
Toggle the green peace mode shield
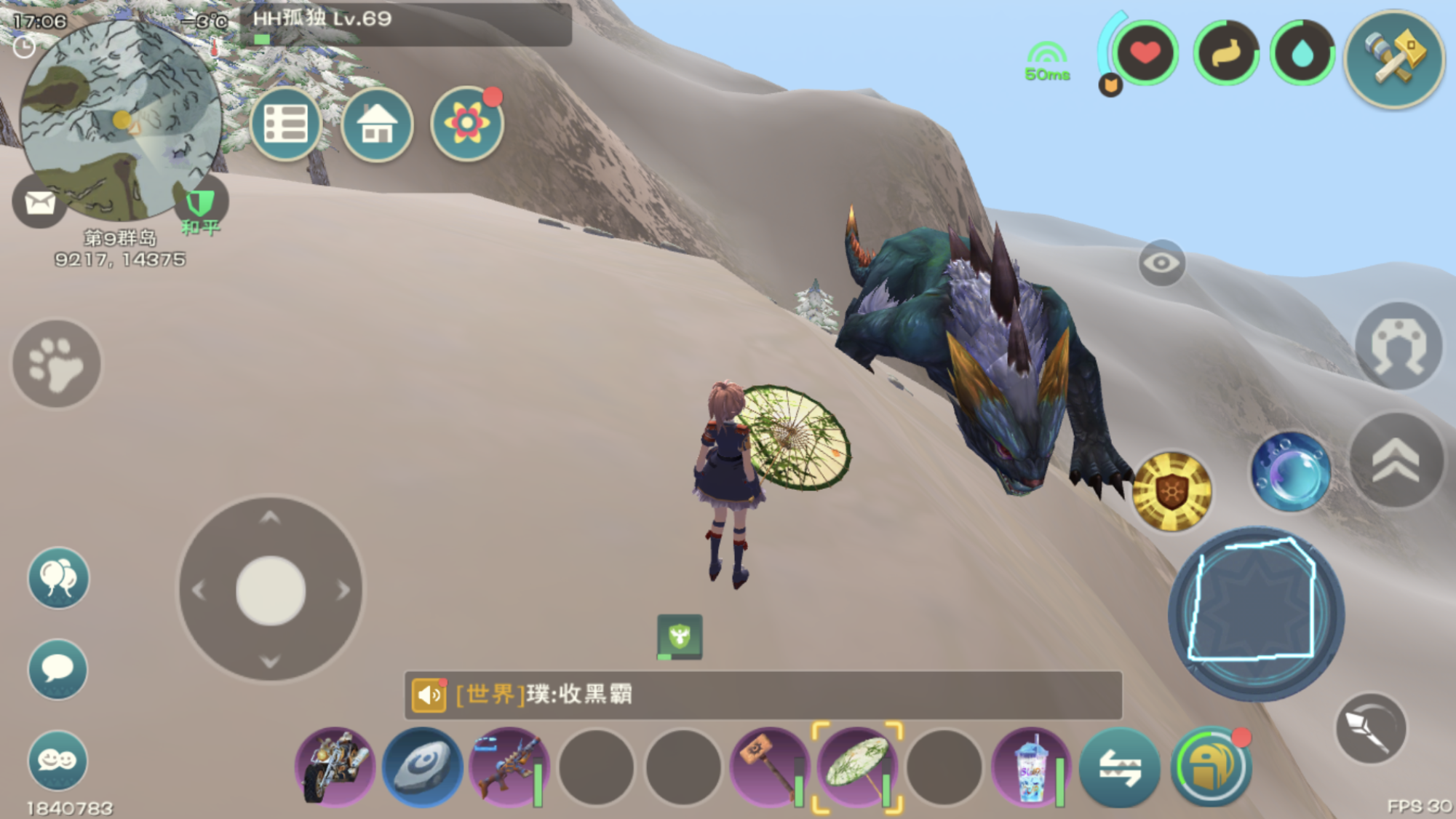pos(200,204)
